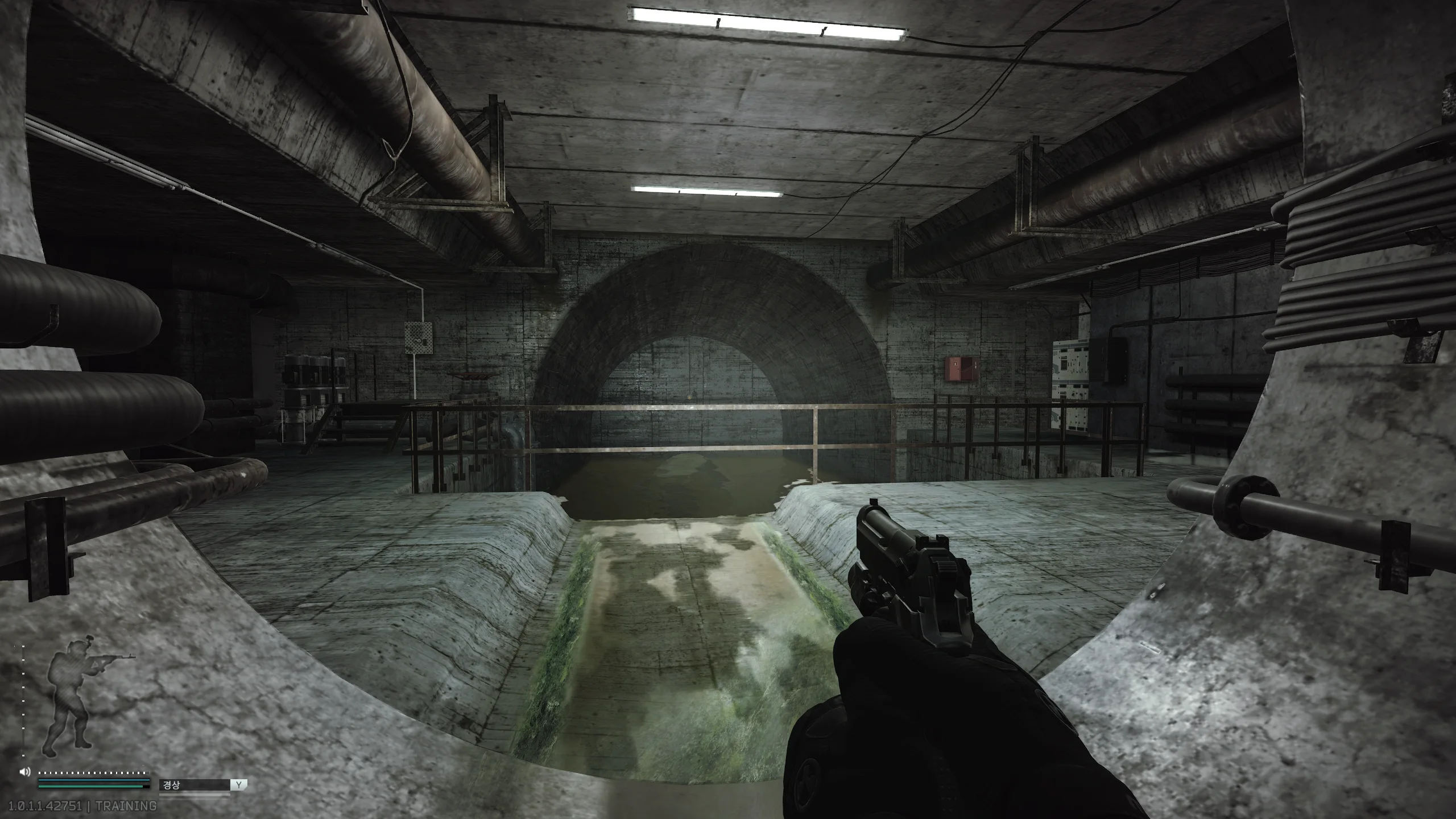This screenshot has height=819, width=1456.
Task: Select the 경상 status label
Action: tap(171, 785)
